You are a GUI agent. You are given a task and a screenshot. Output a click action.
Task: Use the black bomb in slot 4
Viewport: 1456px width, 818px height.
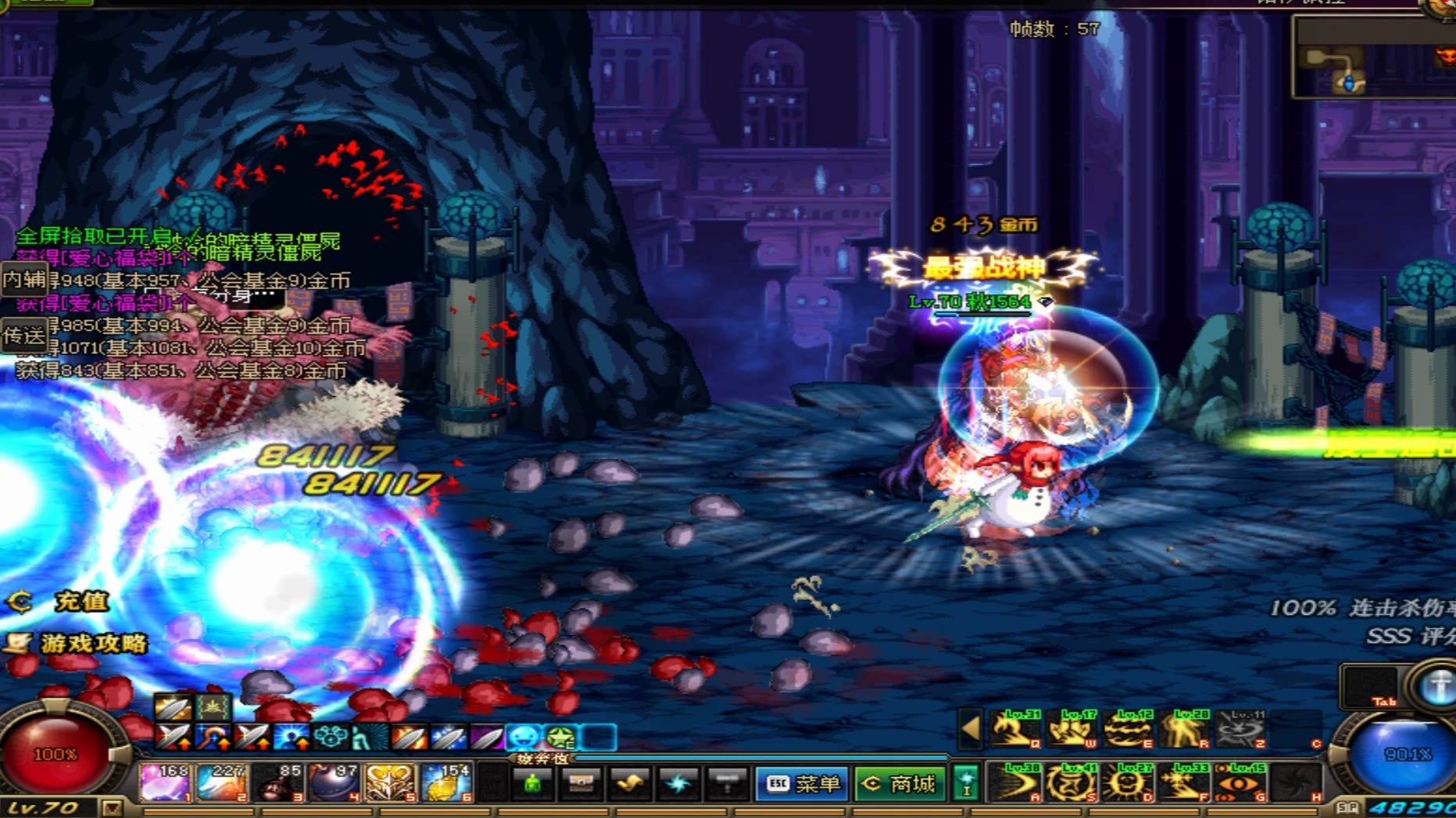point(334,783)
